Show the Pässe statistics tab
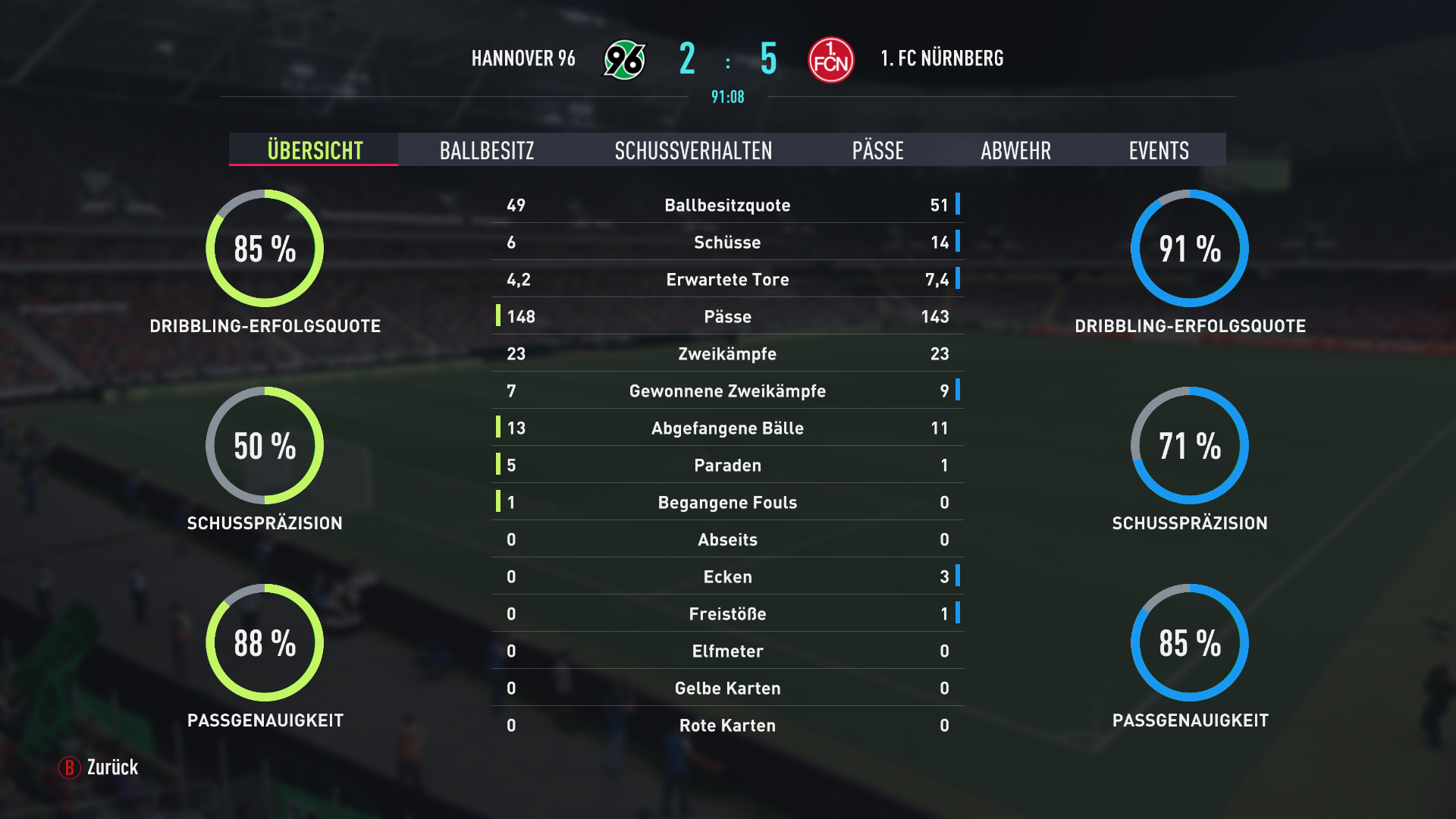Image resolution: width=1456 pixels, height=819 pixels. click(x=877, y=150)
